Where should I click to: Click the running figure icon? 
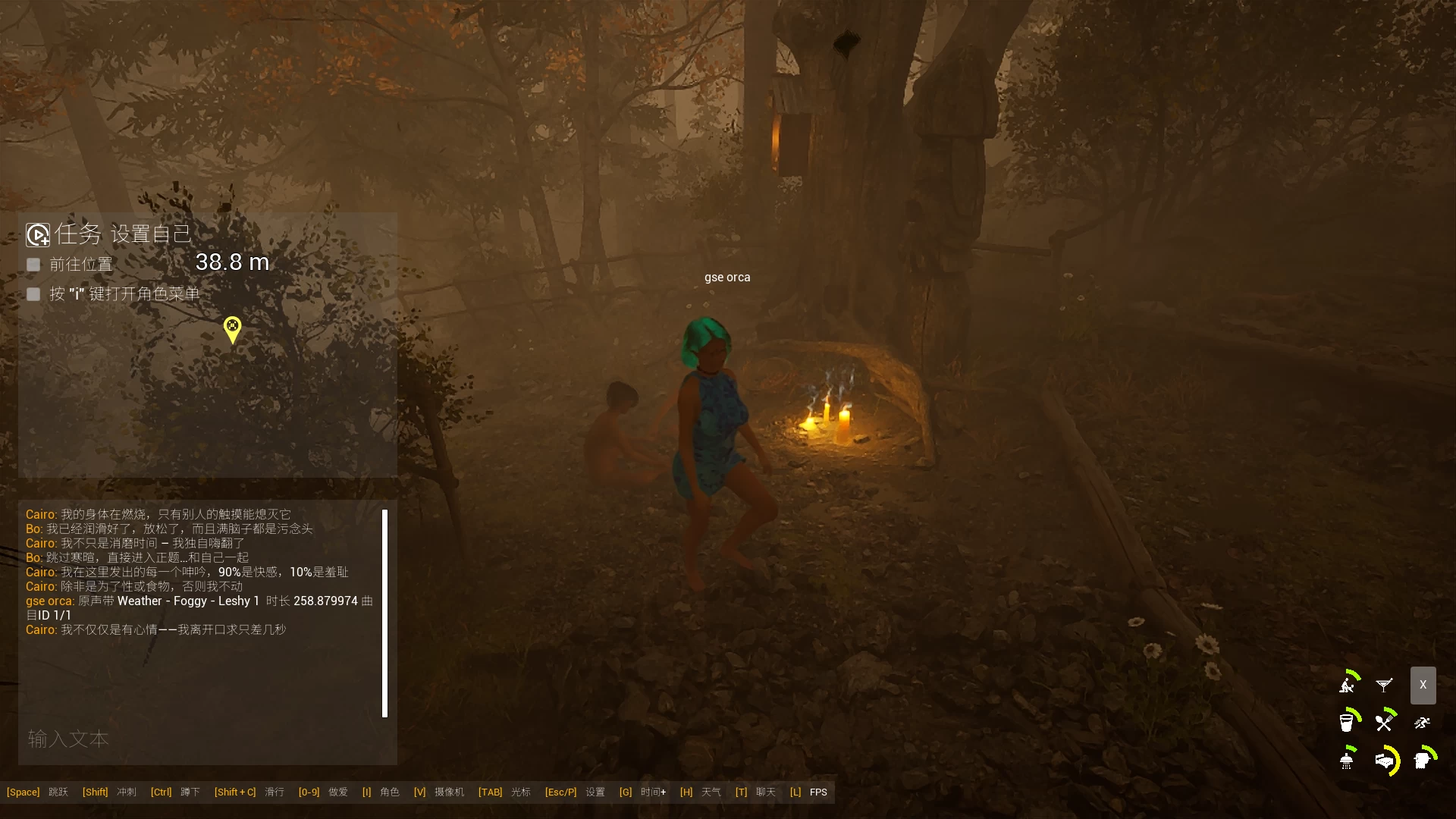point(1422,723)
